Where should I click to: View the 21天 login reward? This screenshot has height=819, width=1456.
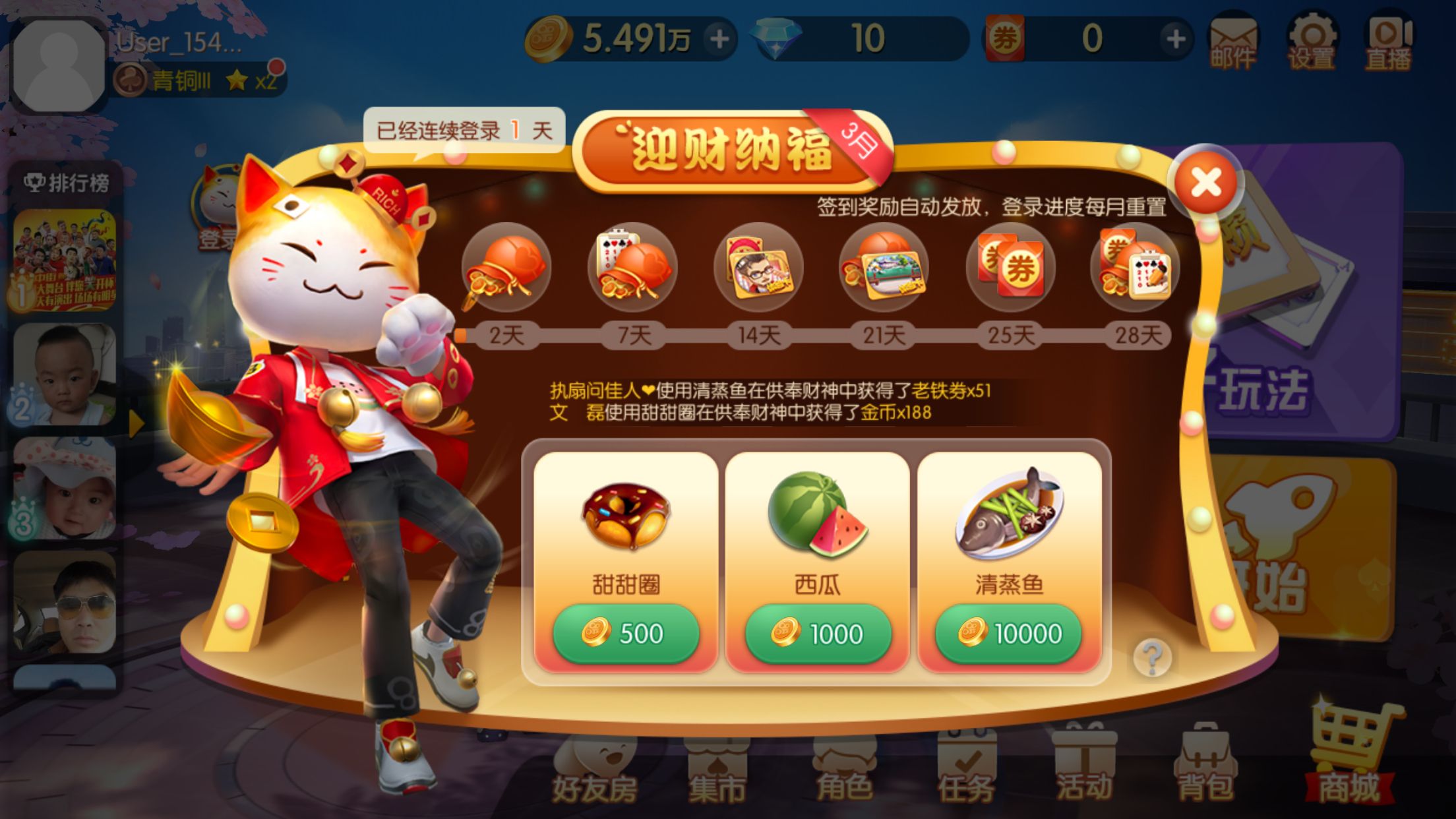click(x=884, y=268)
